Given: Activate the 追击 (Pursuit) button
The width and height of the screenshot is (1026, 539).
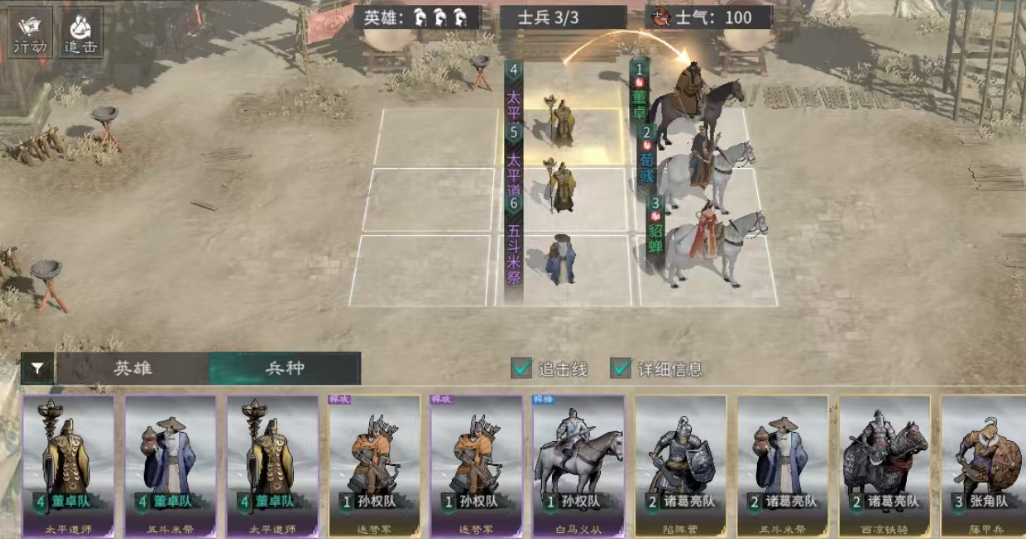Looking at the screenshot, I should click(x=80, y=34).
